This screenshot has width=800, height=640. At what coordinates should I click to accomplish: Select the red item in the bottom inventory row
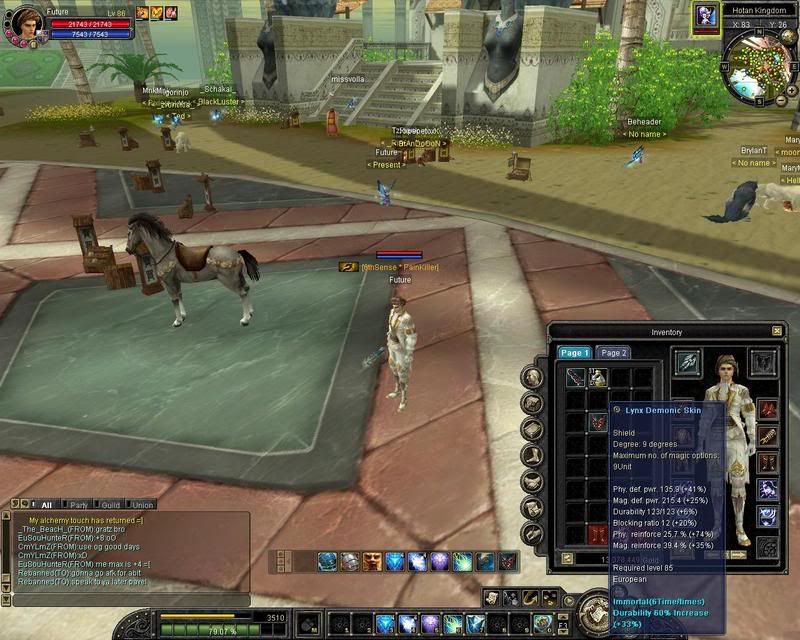coord(599,533)
